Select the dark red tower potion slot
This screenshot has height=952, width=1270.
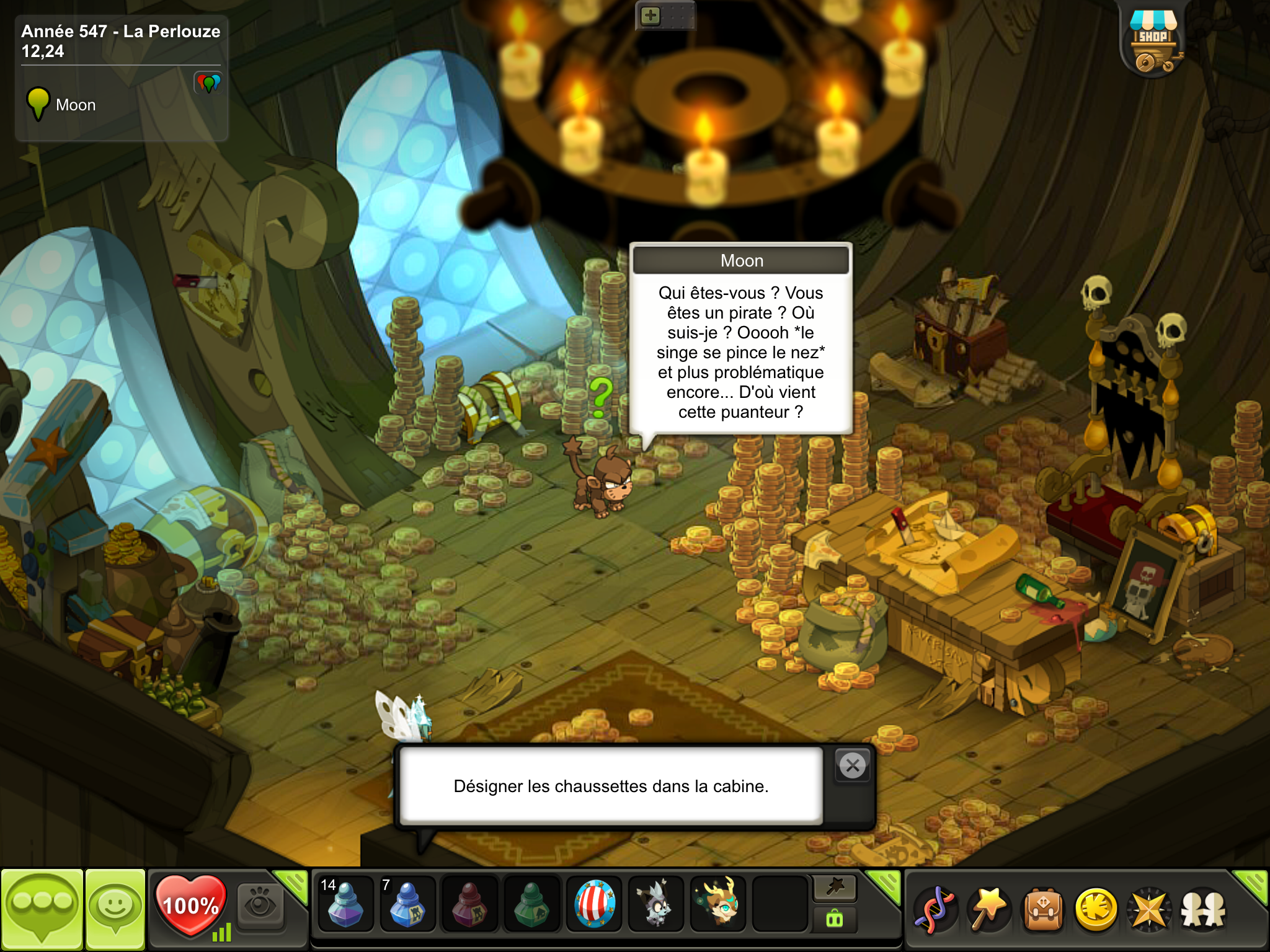tap(469, 904)
